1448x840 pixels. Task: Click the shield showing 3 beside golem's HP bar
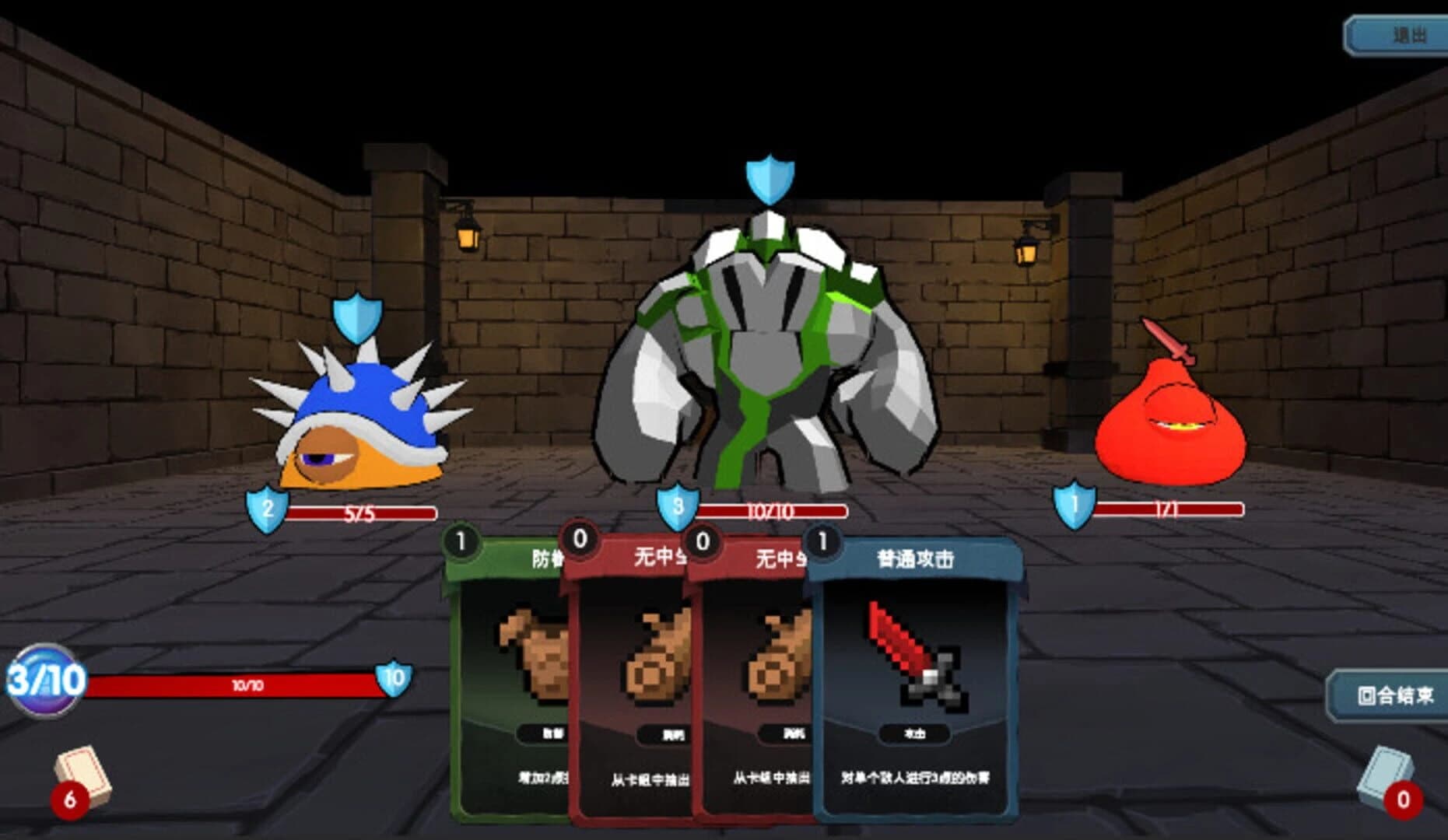coord(680,508)
